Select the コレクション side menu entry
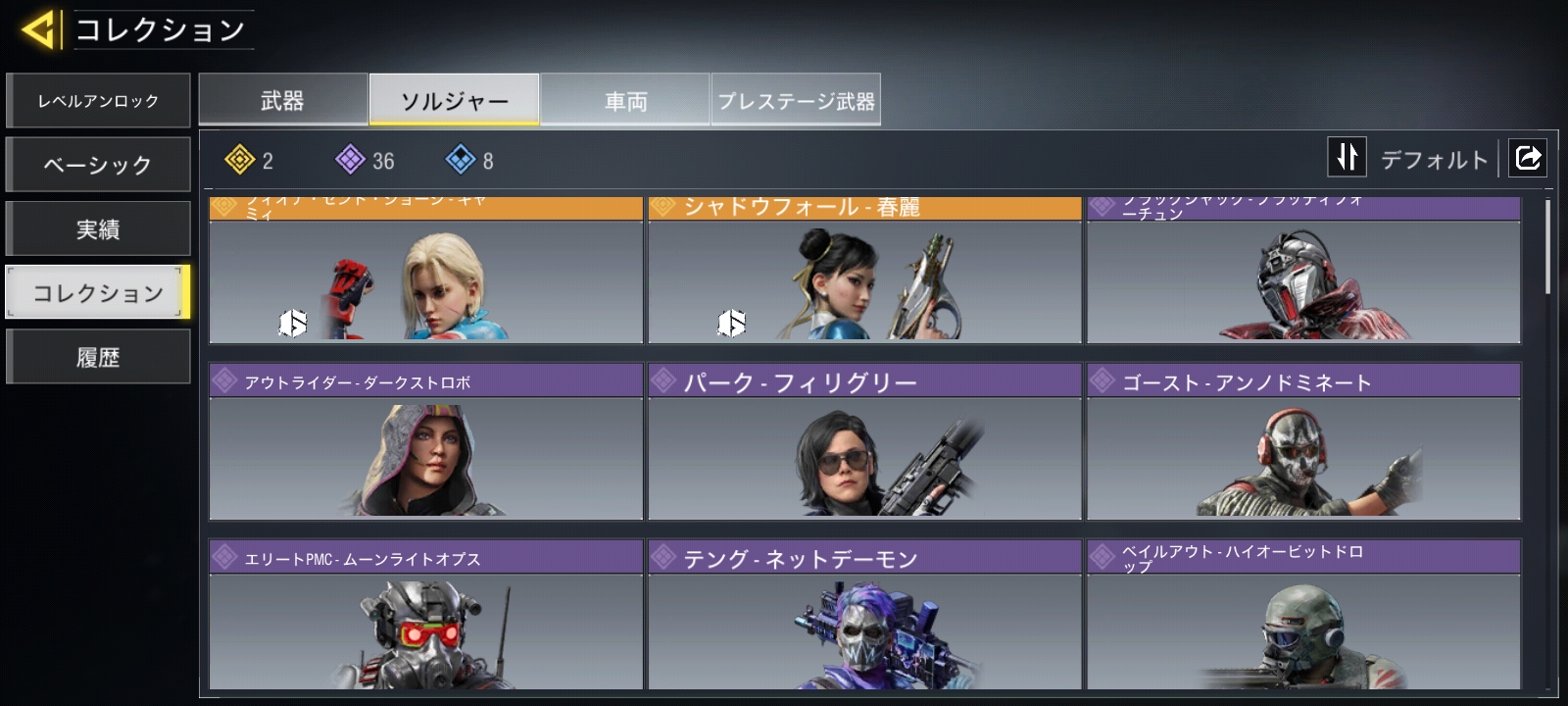This screenshot has height=706, width=1568. [98, 293]
